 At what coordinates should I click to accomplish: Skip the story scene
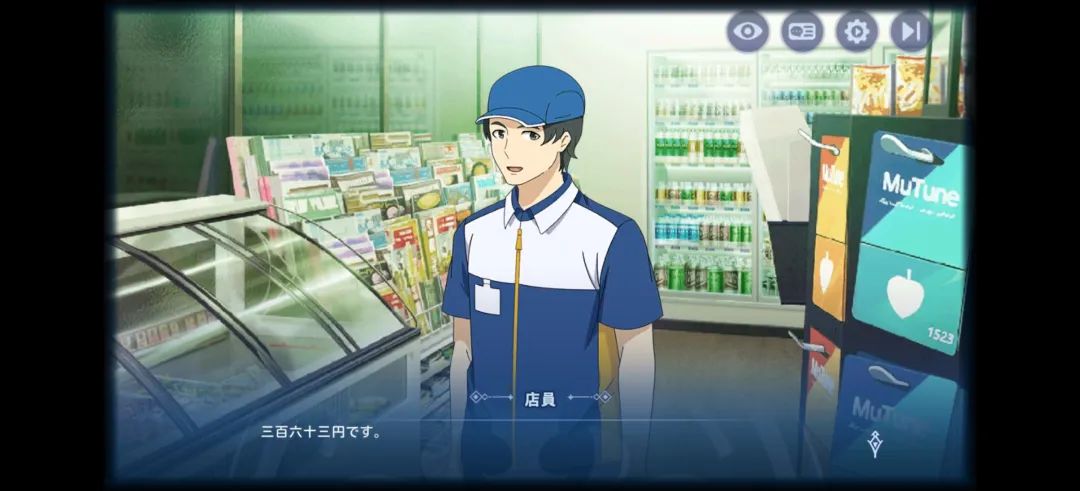coord(910,31)
